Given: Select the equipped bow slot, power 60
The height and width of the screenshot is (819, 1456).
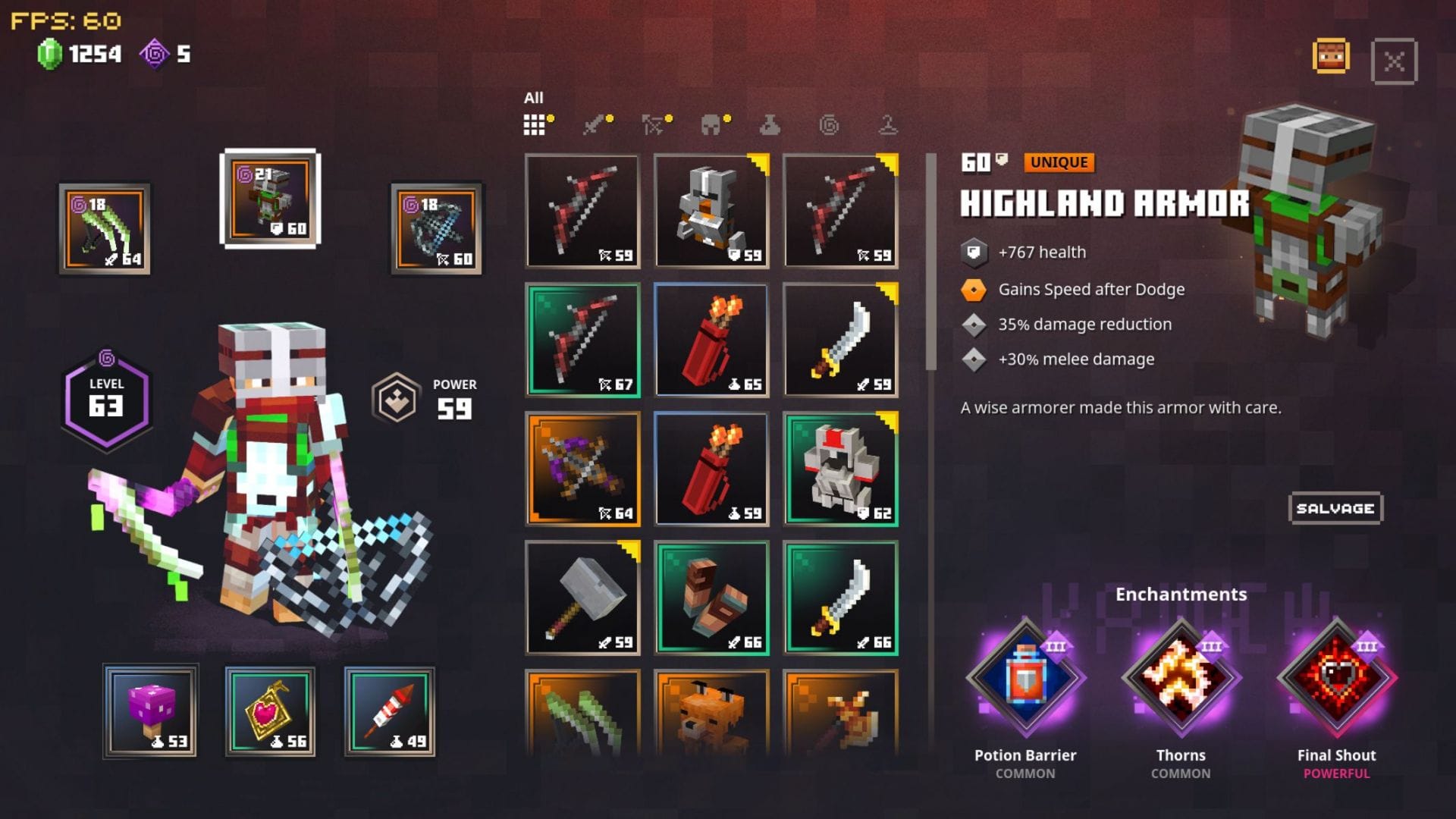Looking at the screenshot, I should 436,229.
